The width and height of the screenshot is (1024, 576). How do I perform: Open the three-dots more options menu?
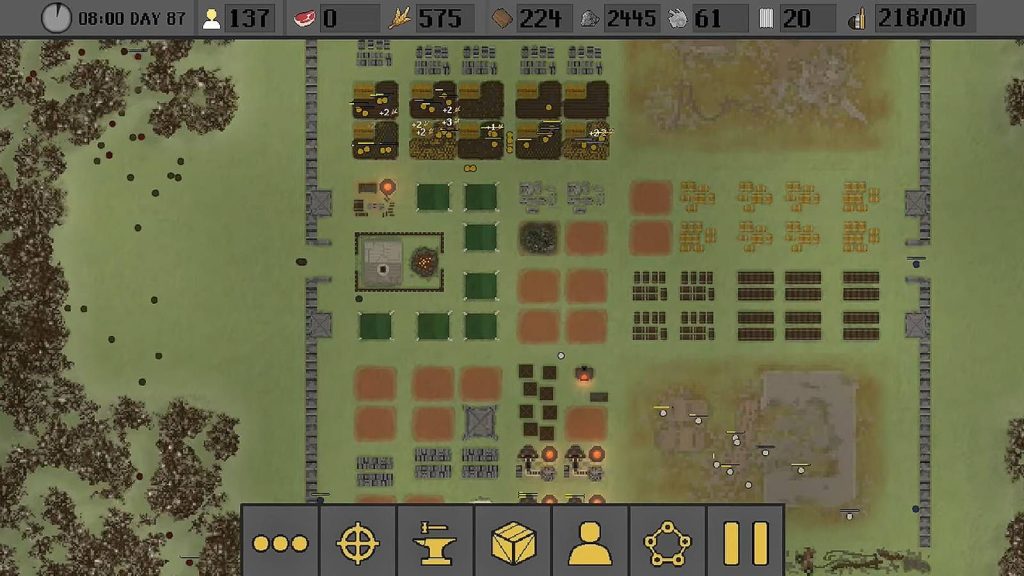coord(281,543)
